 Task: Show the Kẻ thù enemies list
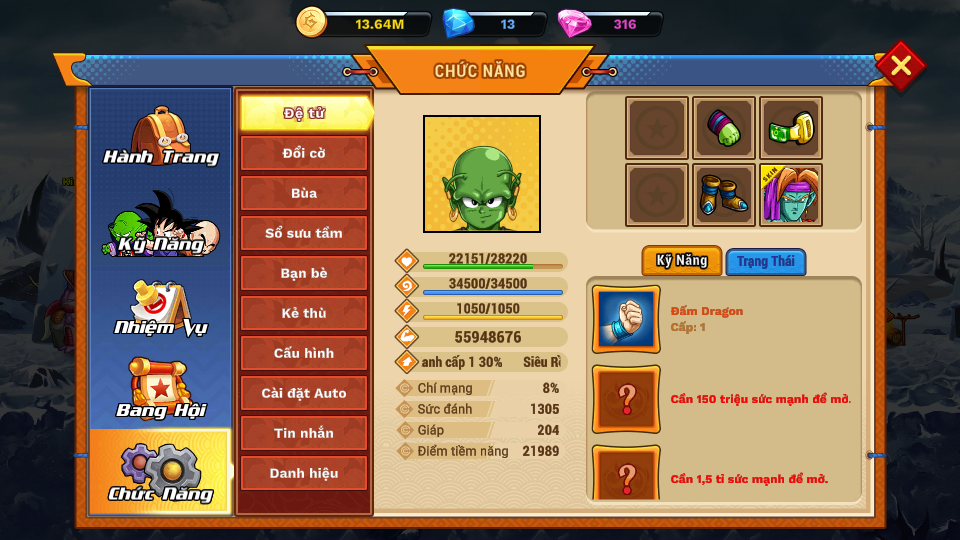(304, 313)
